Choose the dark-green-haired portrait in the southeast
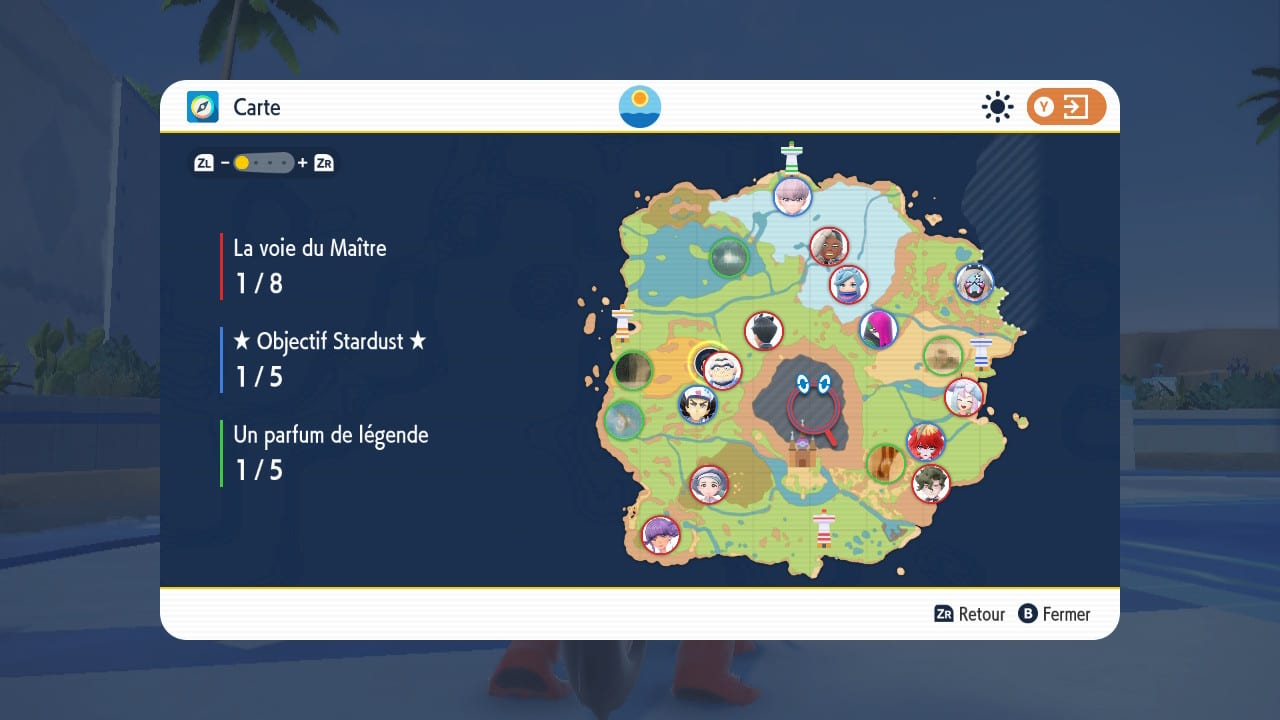The image size is (1280, 720). point(931,484)
